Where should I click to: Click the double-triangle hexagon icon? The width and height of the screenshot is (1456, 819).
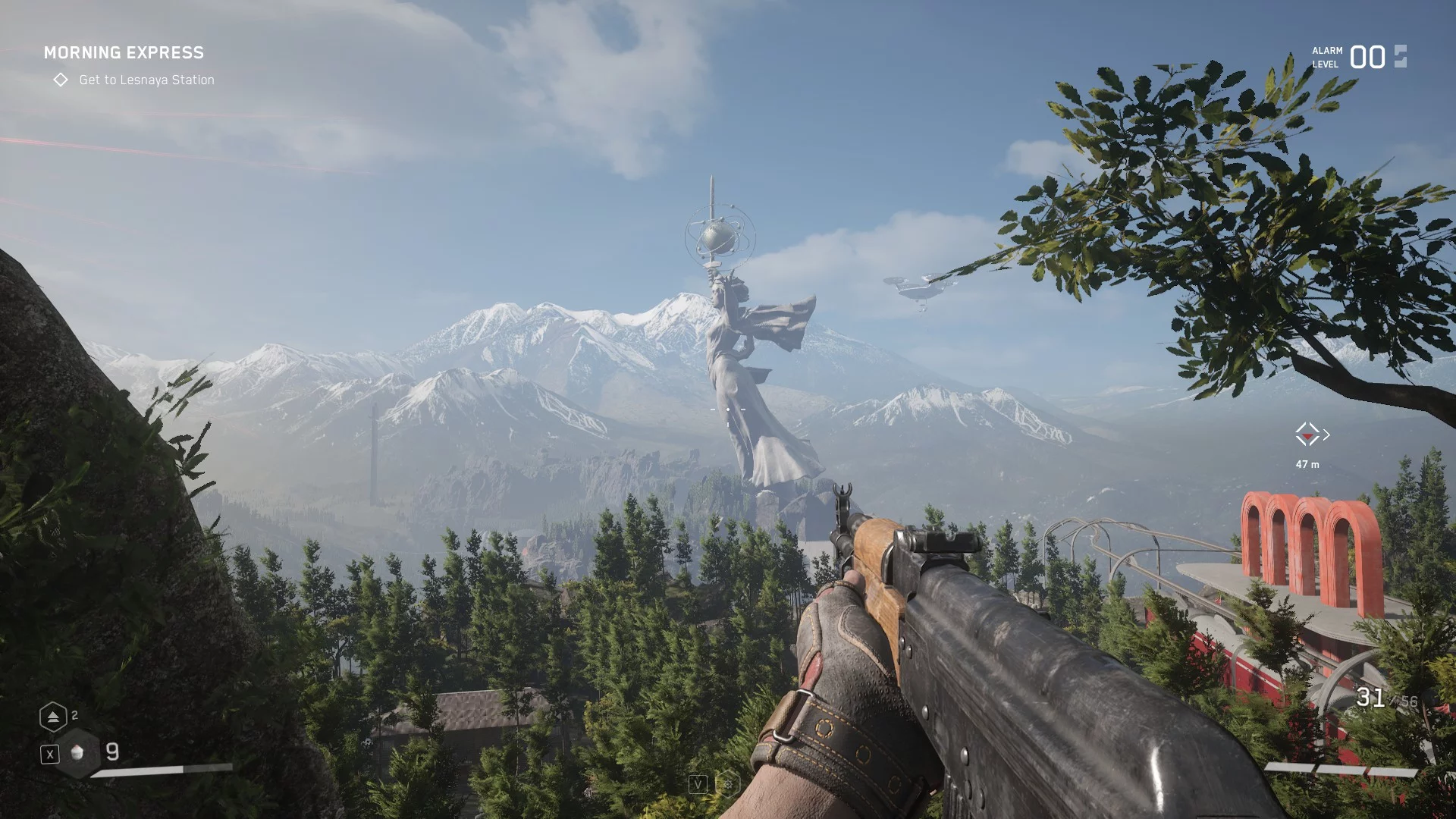[x=53, y=717]
